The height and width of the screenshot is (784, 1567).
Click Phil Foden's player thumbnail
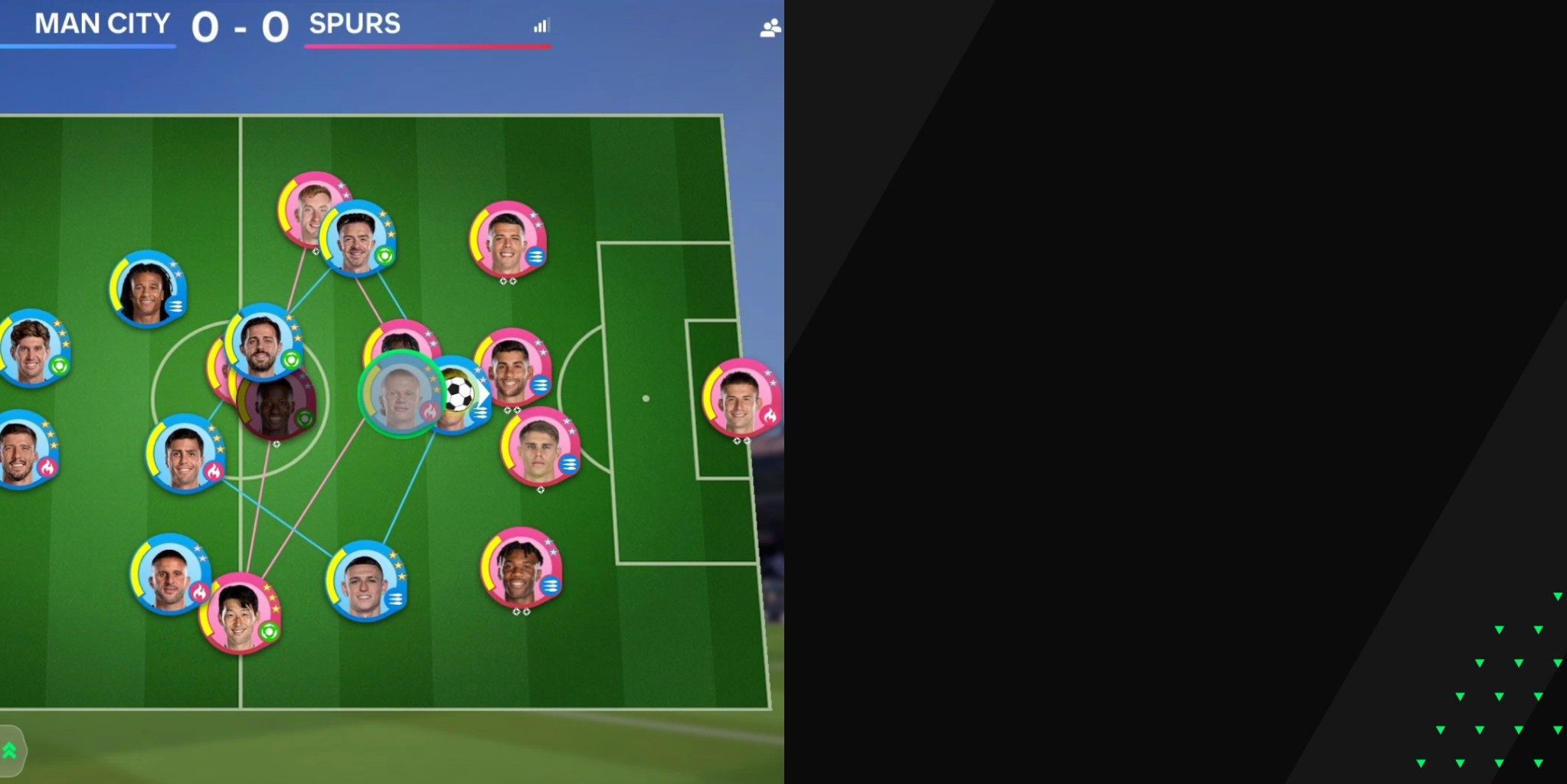(x=366, y=583)
